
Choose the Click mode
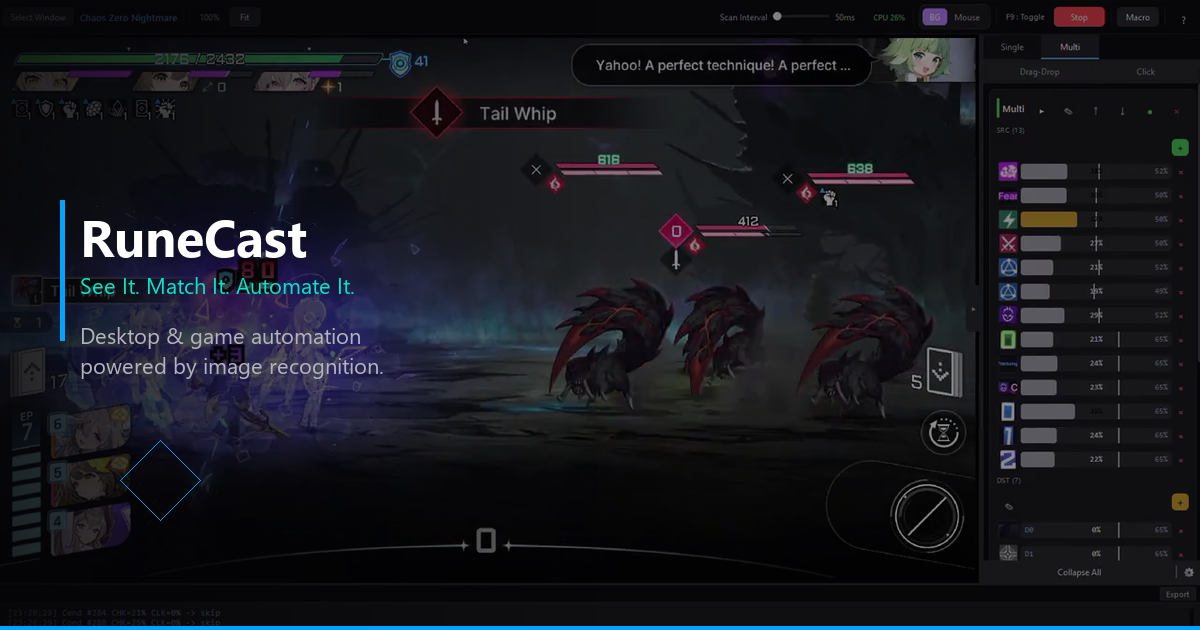click(1145, 72)
